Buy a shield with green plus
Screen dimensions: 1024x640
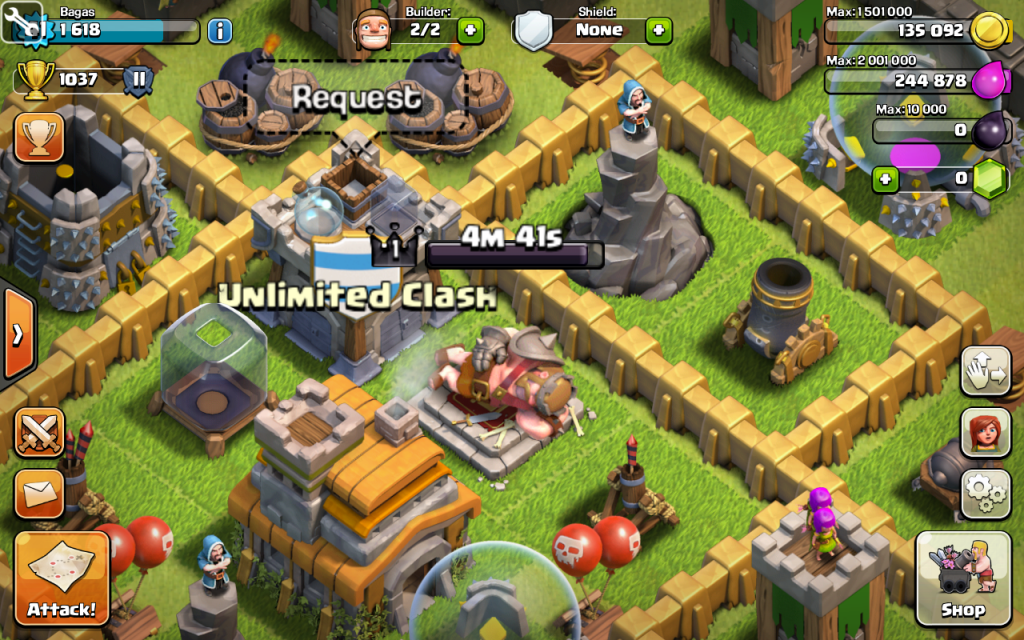pos(658,30)
